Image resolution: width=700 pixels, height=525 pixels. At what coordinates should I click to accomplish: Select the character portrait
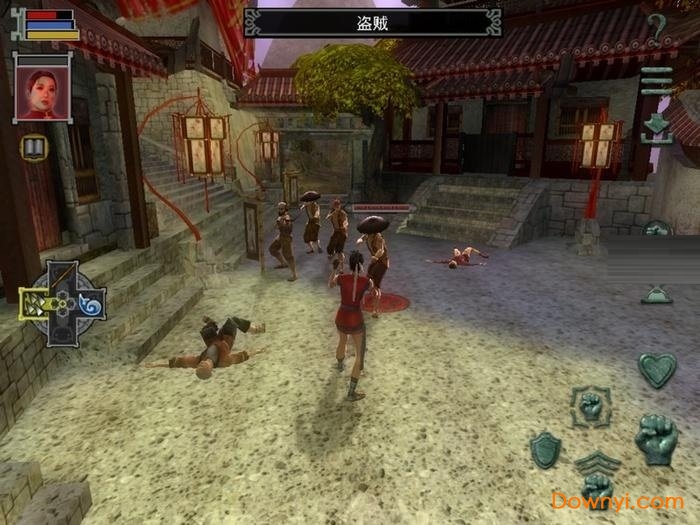point(42,88)
